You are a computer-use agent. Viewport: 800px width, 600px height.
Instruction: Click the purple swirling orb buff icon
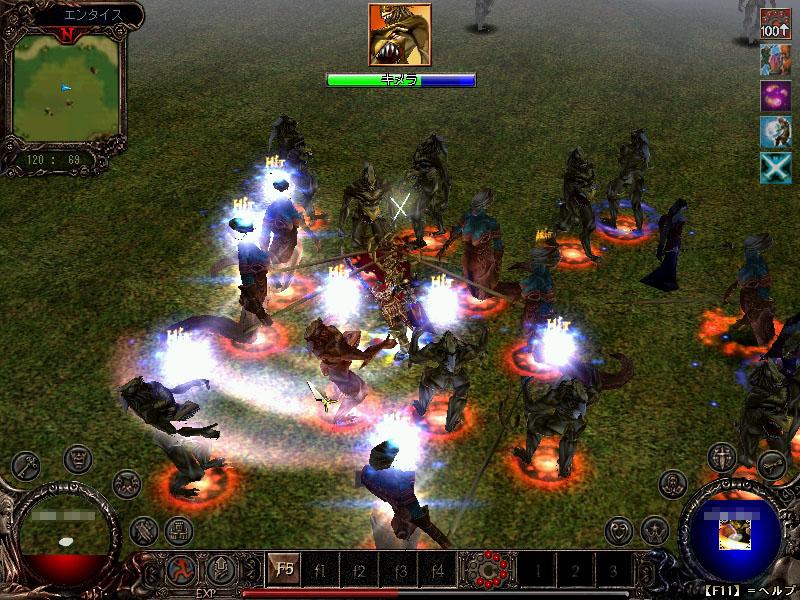click(x=775, y=96)
